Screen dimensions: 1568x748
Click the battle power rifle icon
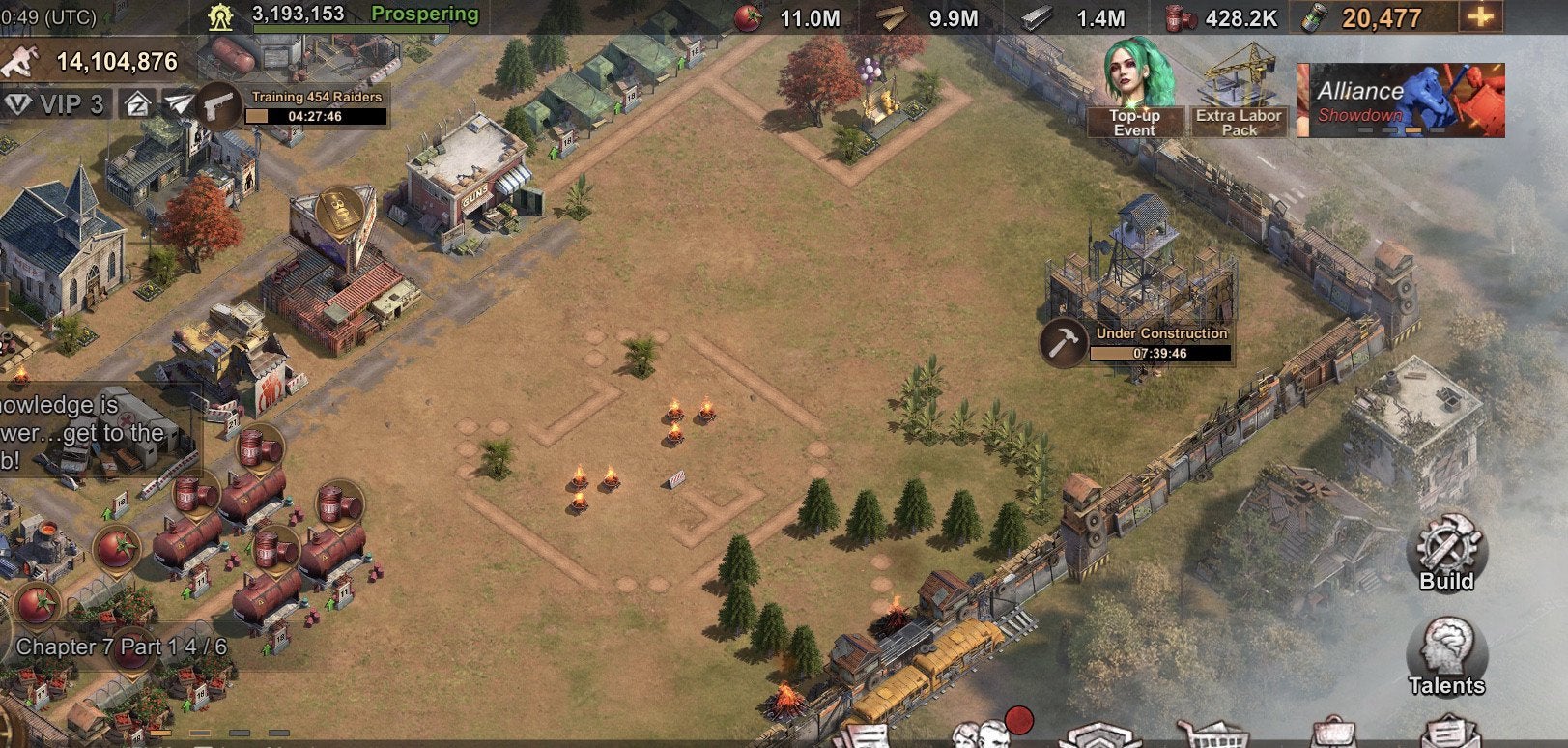click(21, 62)
